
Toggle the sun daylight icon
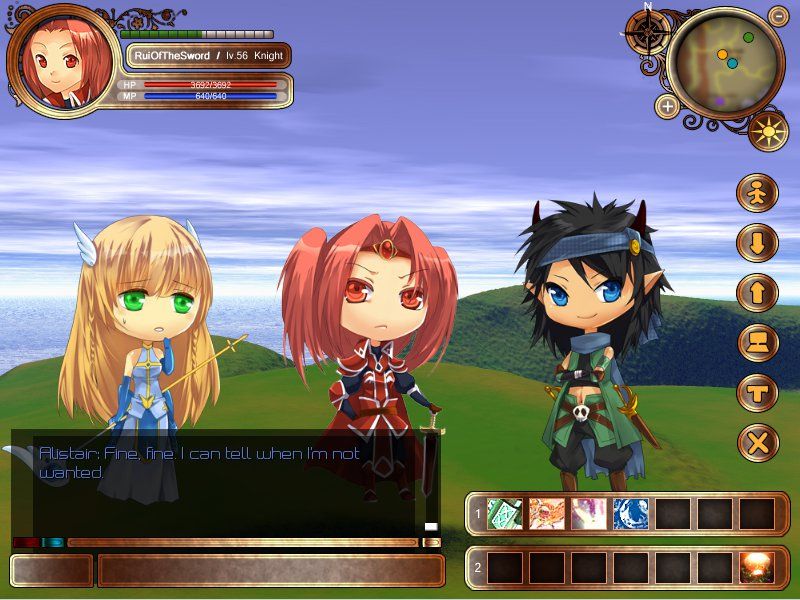click(768, 131)
